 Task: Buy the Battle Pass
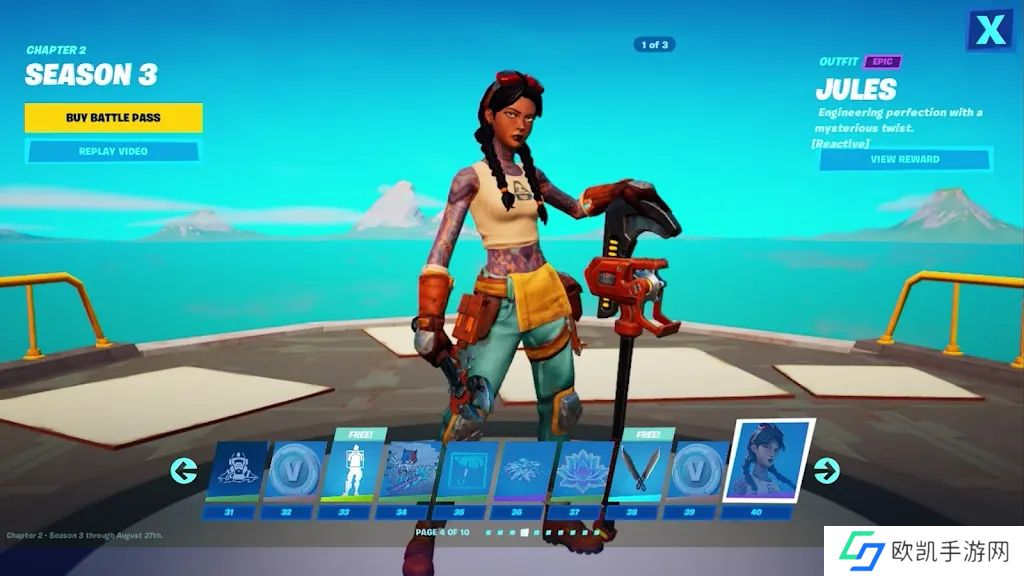[113, 118]
